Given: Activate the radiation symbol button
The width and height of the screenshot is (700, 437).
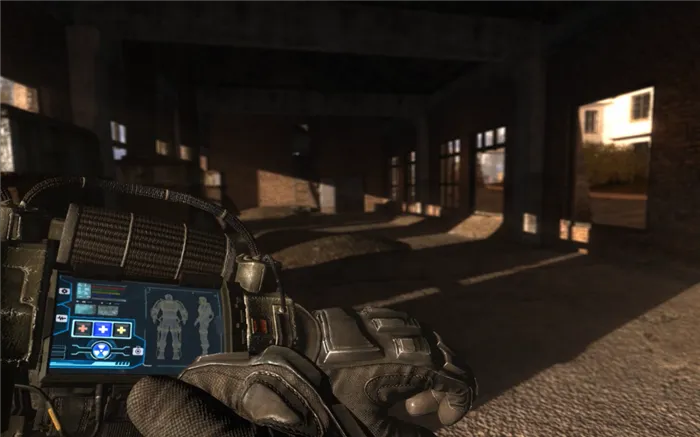Looking at the screenshot, I should 102,349.
